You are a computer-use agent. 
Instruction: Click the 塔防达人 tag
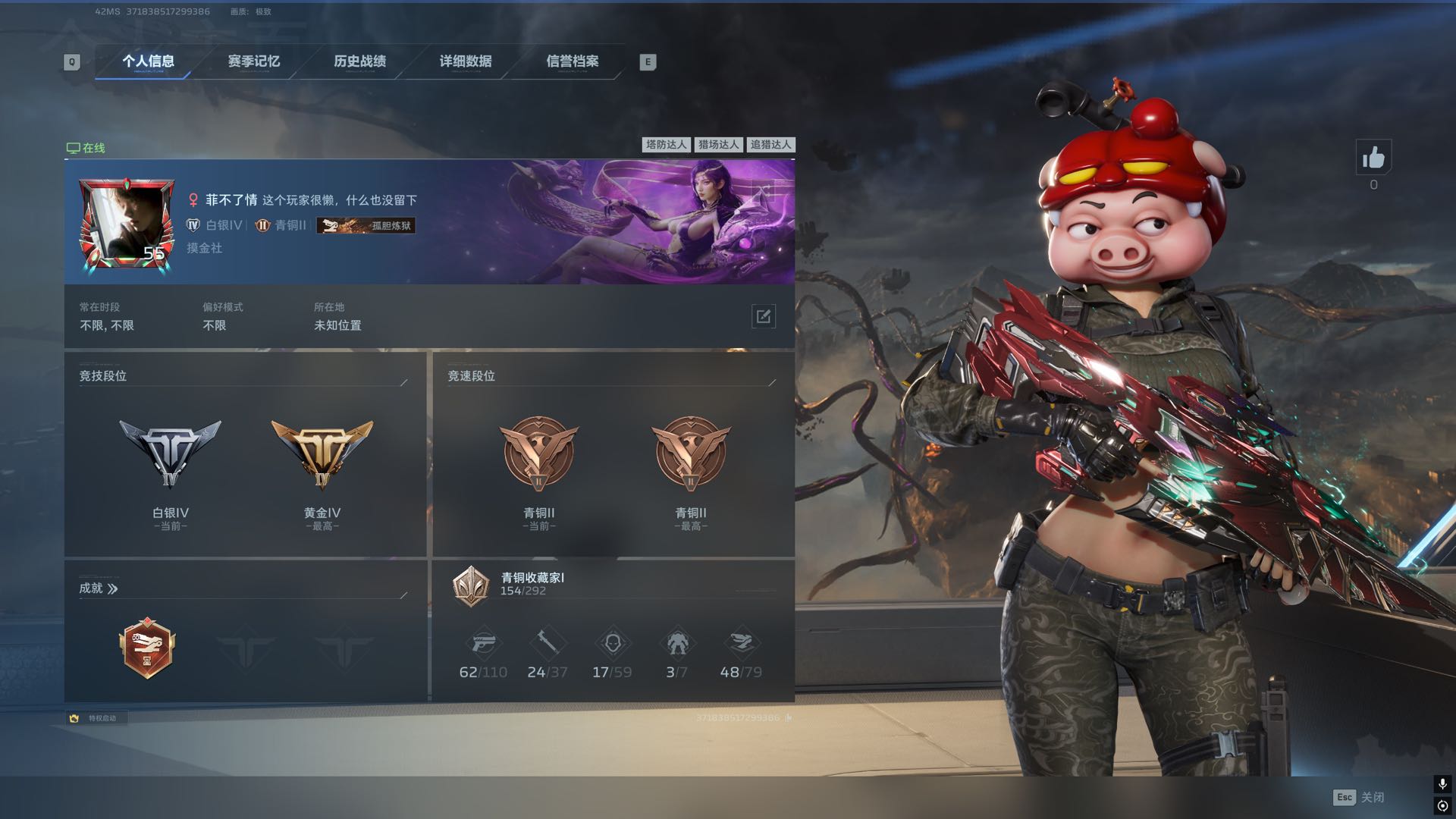[x=666, y=145]
